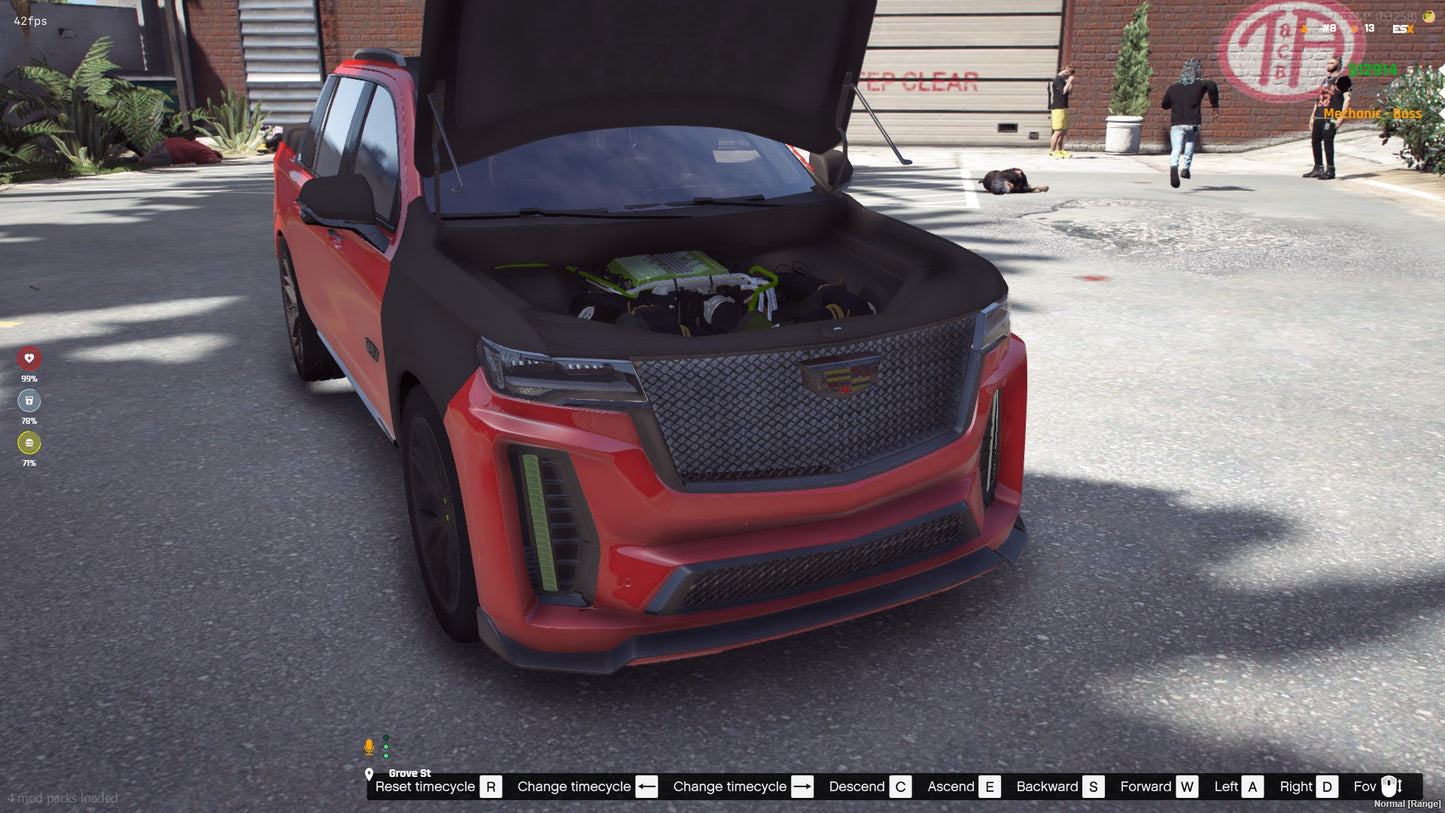Screen dimensions: 1445x813
Task: Click the taco icon in the top-right corner
Action: [x=1429, y=16]
